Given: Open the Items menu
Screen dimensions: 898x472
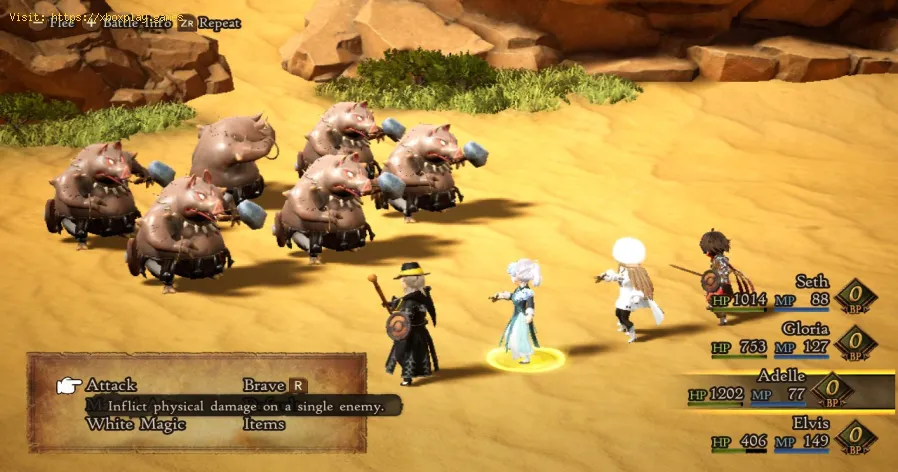Looking at the screenshot, I should (264, 424).
